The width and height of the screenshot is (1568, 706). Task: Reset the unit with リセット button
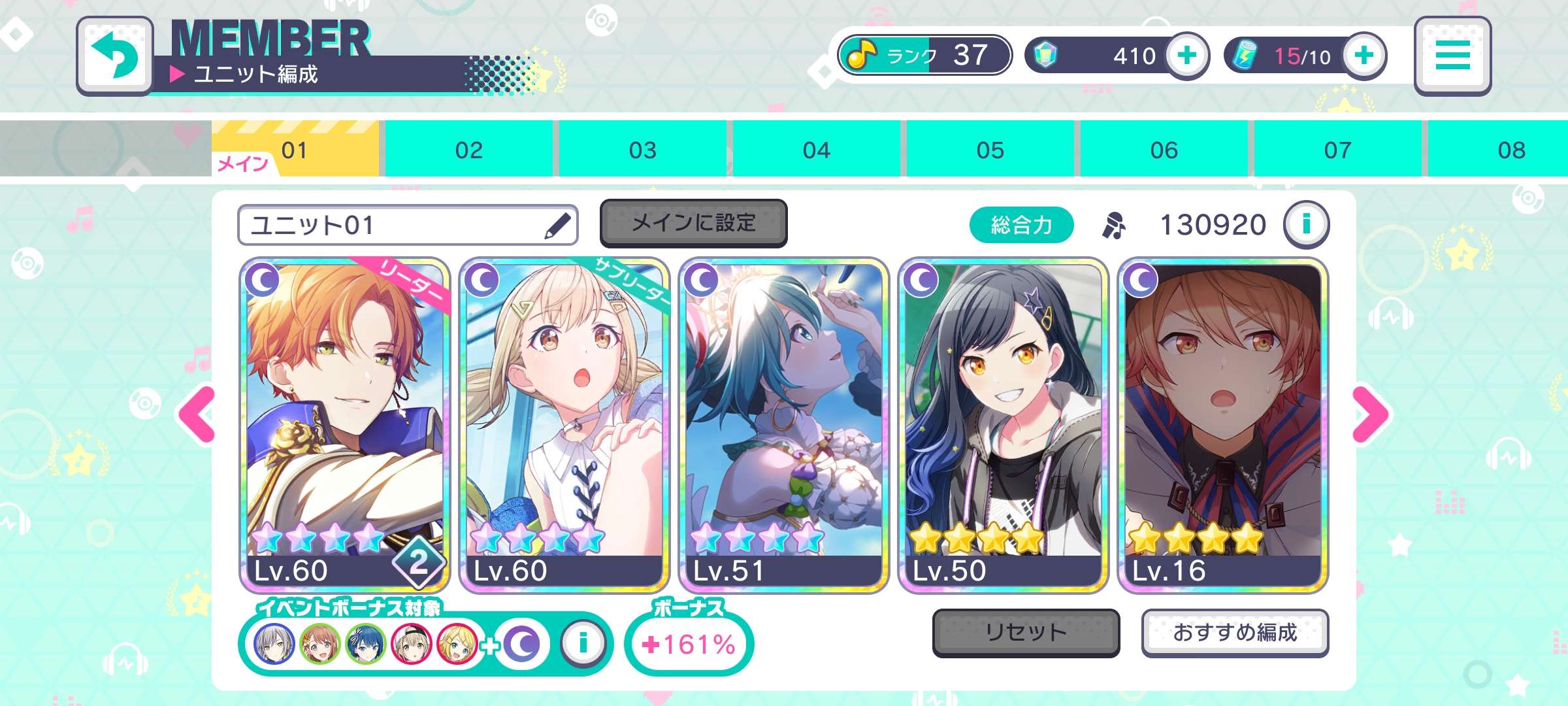(1026, 632)
